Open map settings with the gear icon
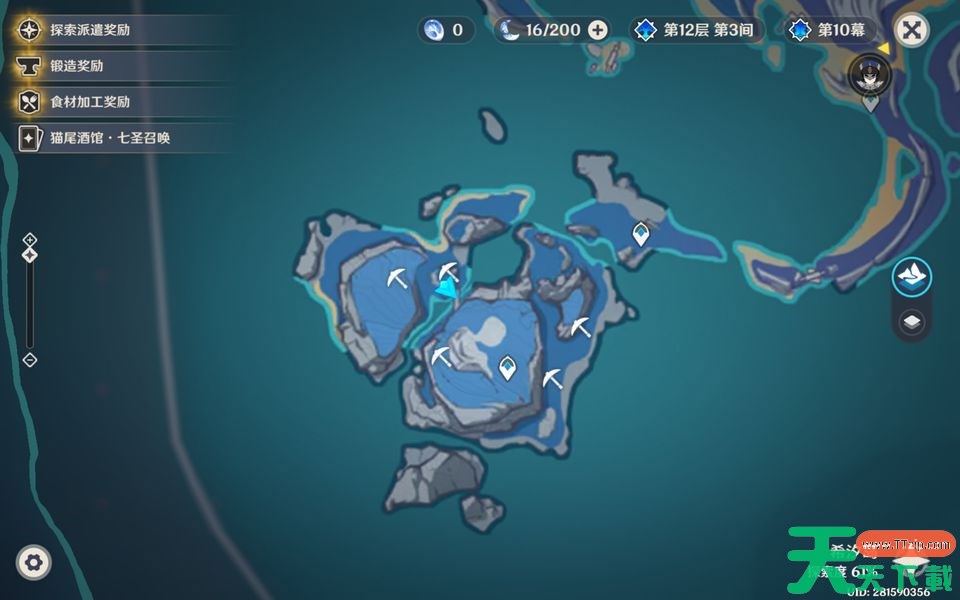960x600 pixels. click(34, 563)
